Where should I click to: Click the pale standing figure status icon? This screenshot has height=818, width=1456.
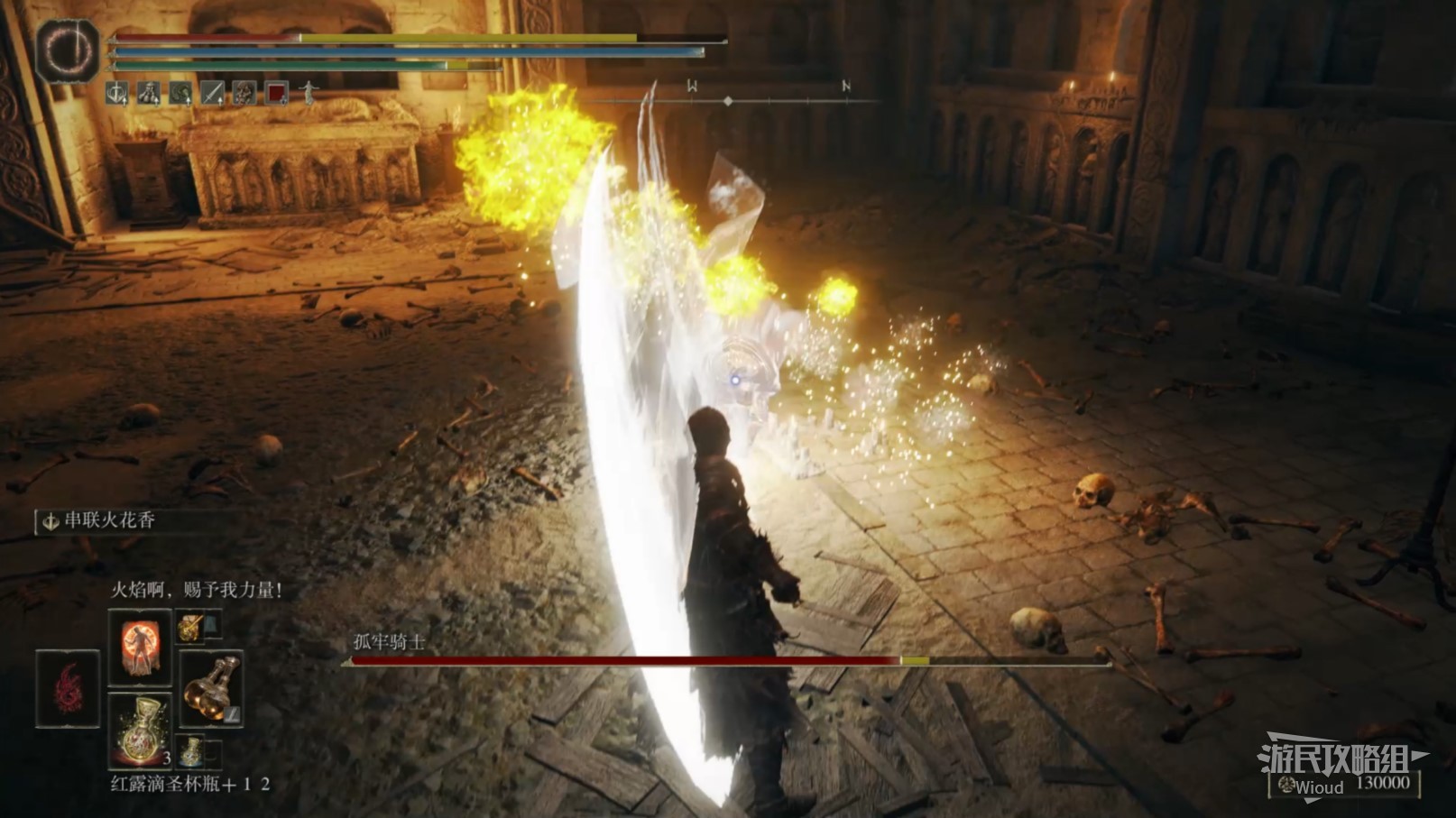(x=309, y=92)
